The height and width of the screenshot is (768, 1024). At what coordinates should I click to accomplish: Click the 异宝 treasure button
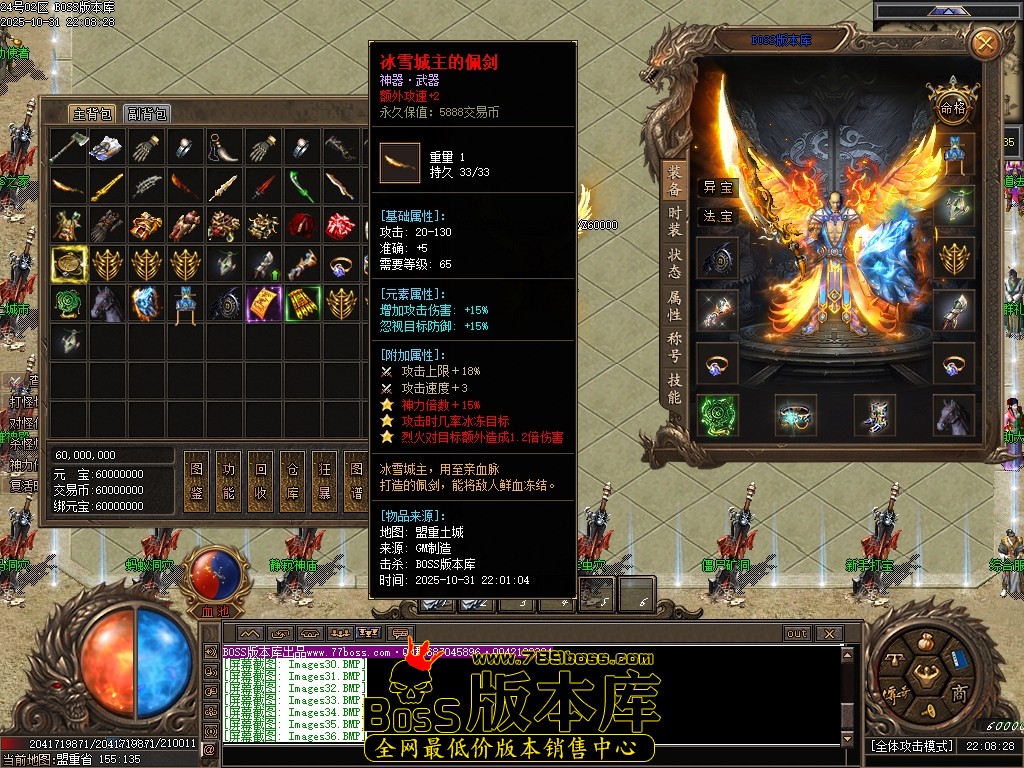point(717,187)
